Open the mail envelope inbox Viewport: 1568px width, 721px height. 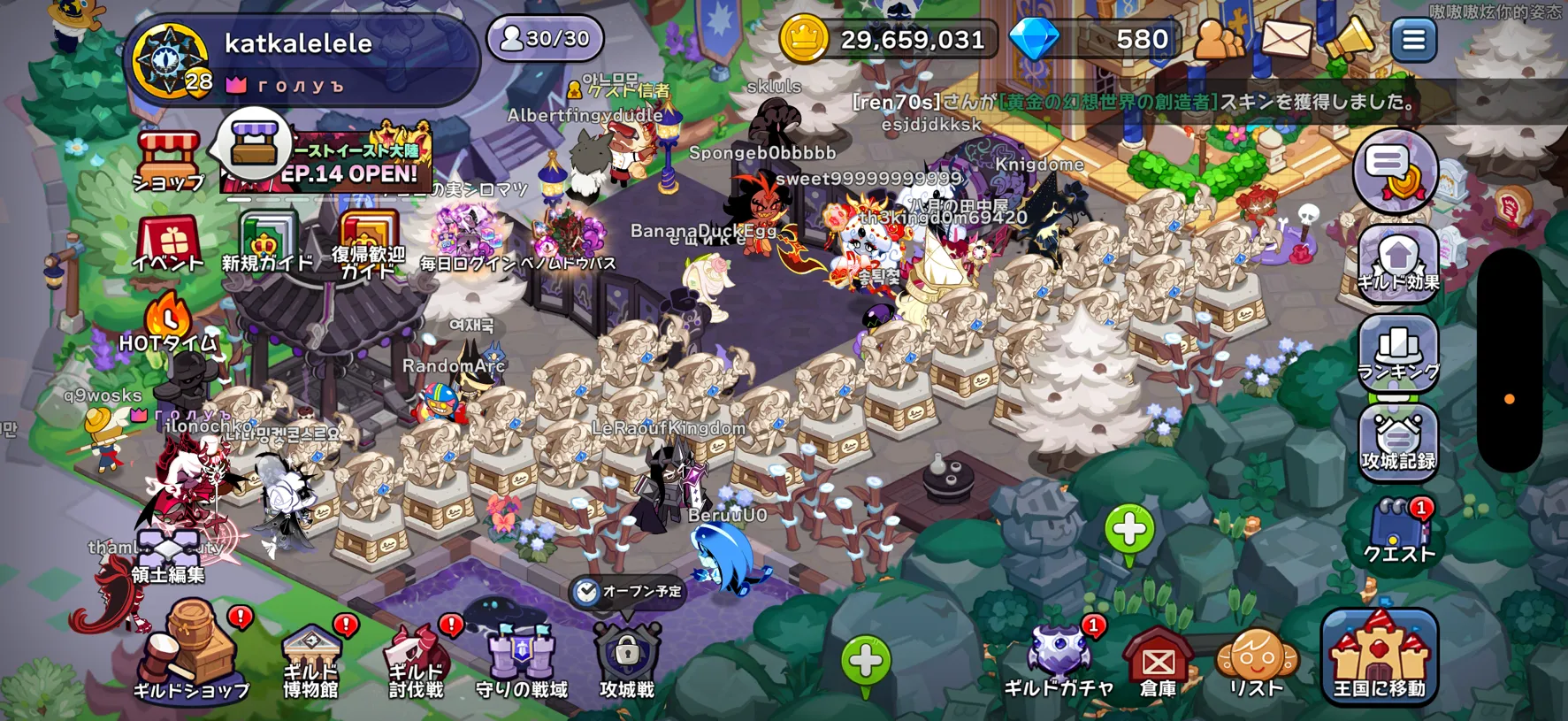pos(1285,40)
